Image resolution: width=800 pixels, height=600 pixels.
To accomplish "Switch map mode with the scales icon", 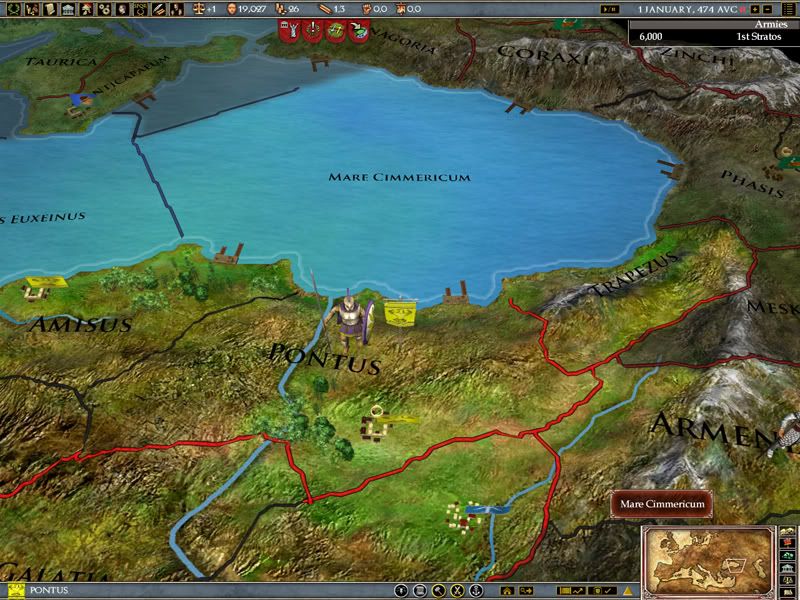I will click(x=197, y=9).
